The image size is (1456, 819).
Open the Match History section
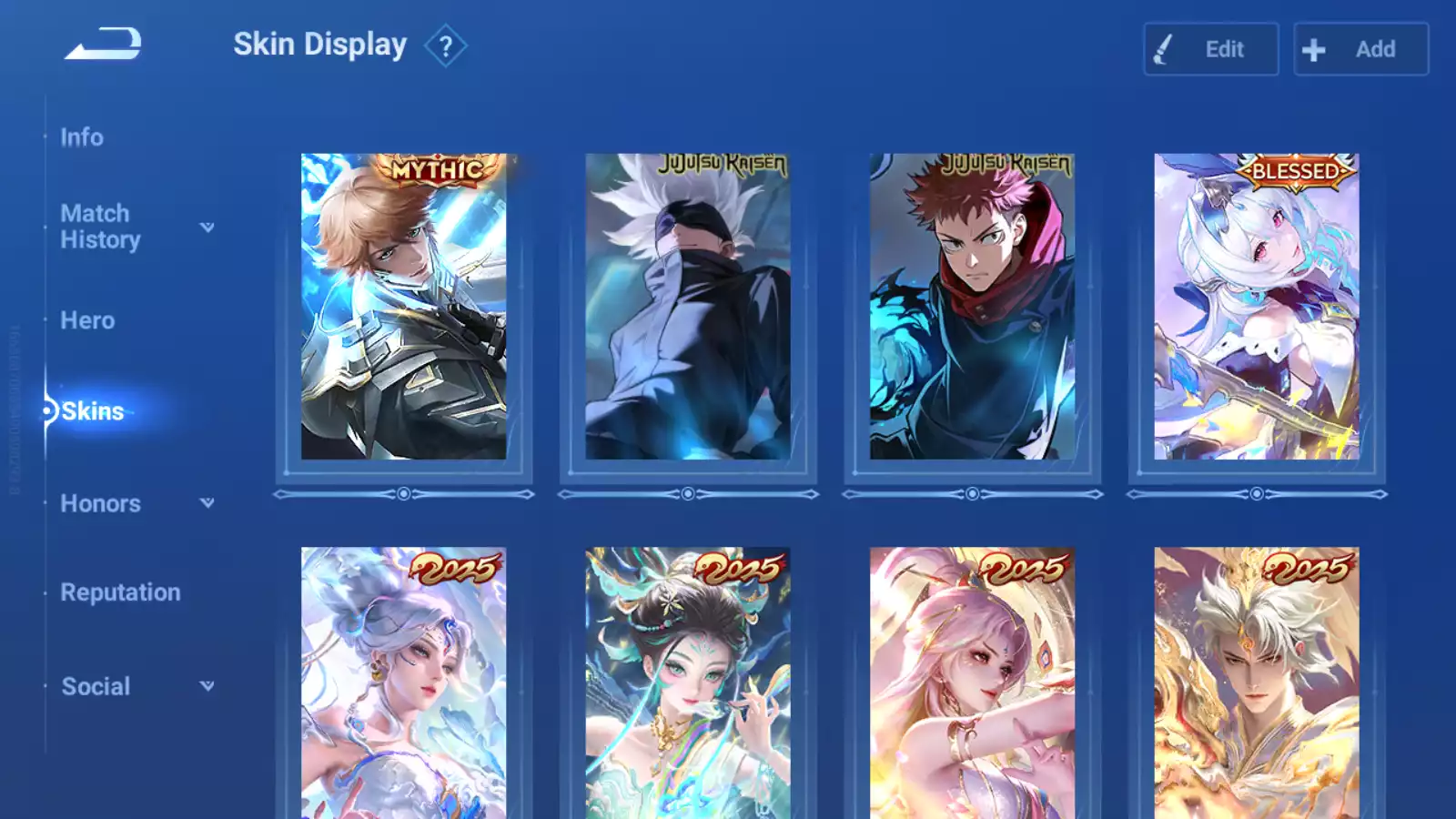pos(100,227)
